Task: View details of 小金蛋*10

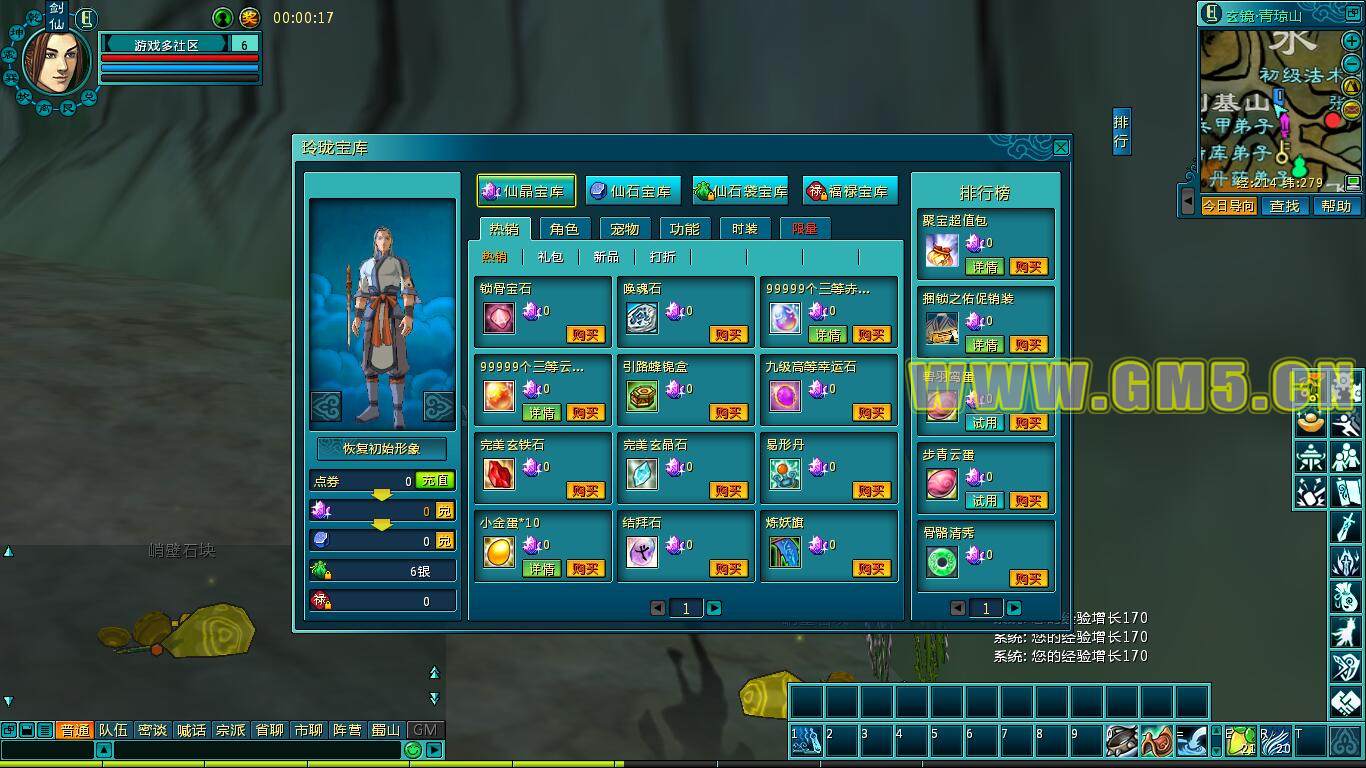Action: (x=541, y=569)
